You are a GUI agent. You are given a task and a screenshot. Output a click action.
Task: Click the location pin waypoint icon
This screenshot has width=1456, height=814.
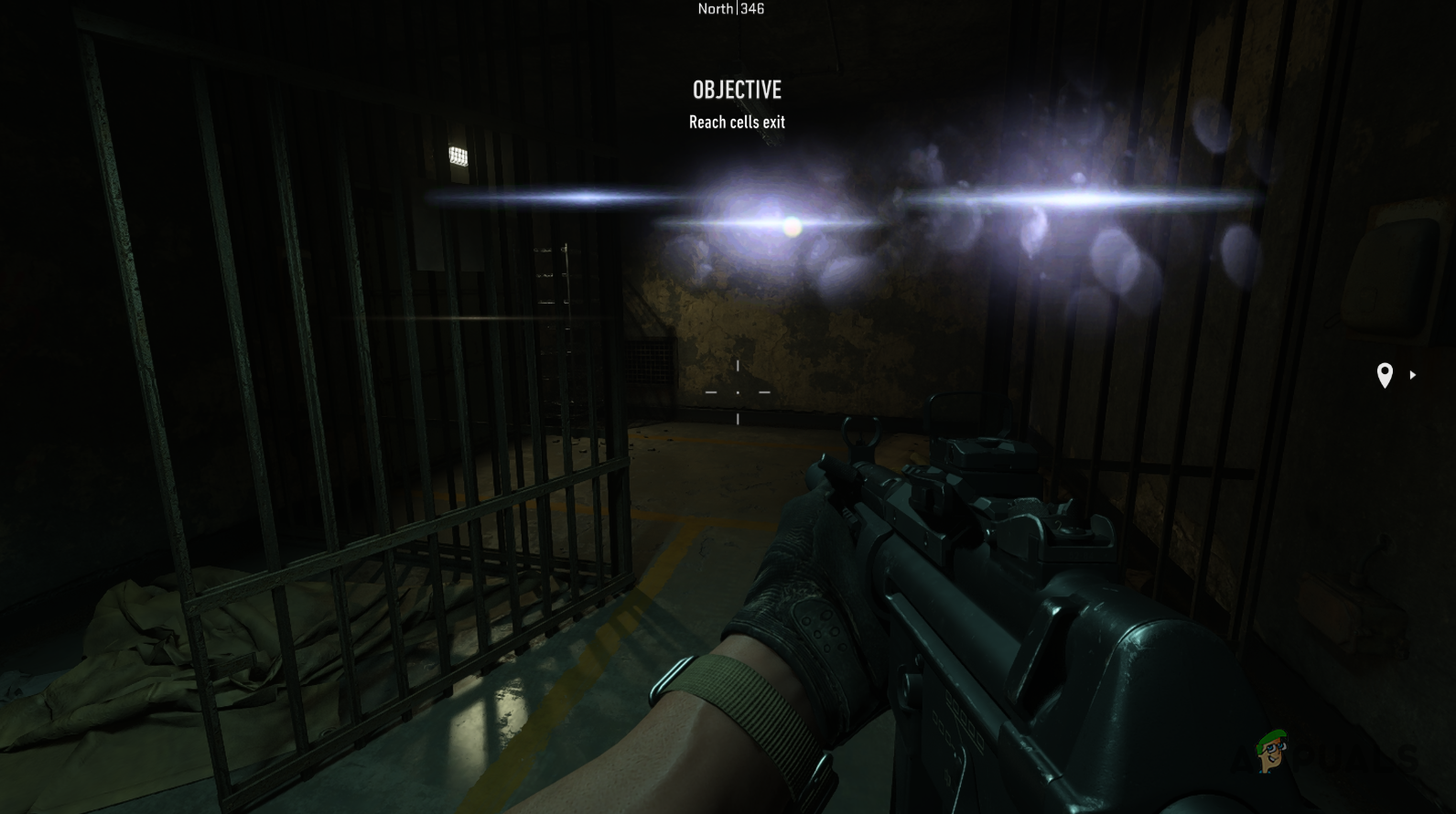click(1385, 375)
